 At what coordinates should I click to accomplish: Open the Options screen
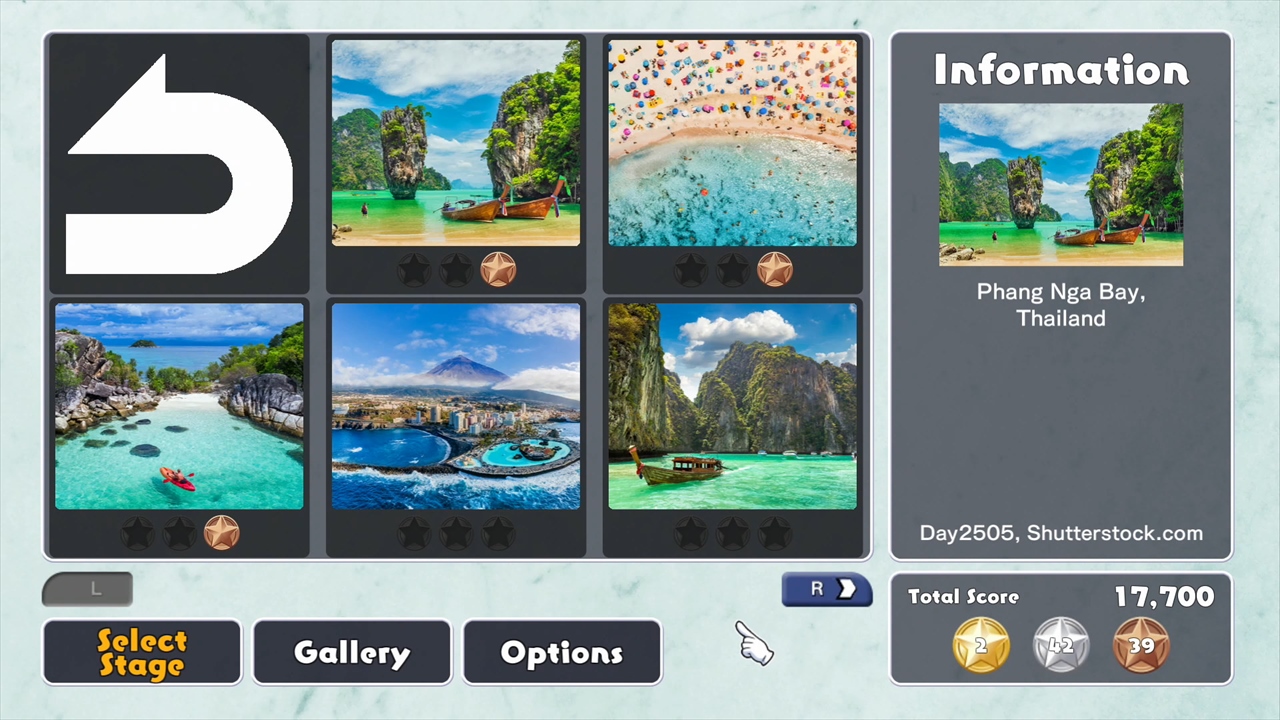pyautogui.click(x=561, y=652)
